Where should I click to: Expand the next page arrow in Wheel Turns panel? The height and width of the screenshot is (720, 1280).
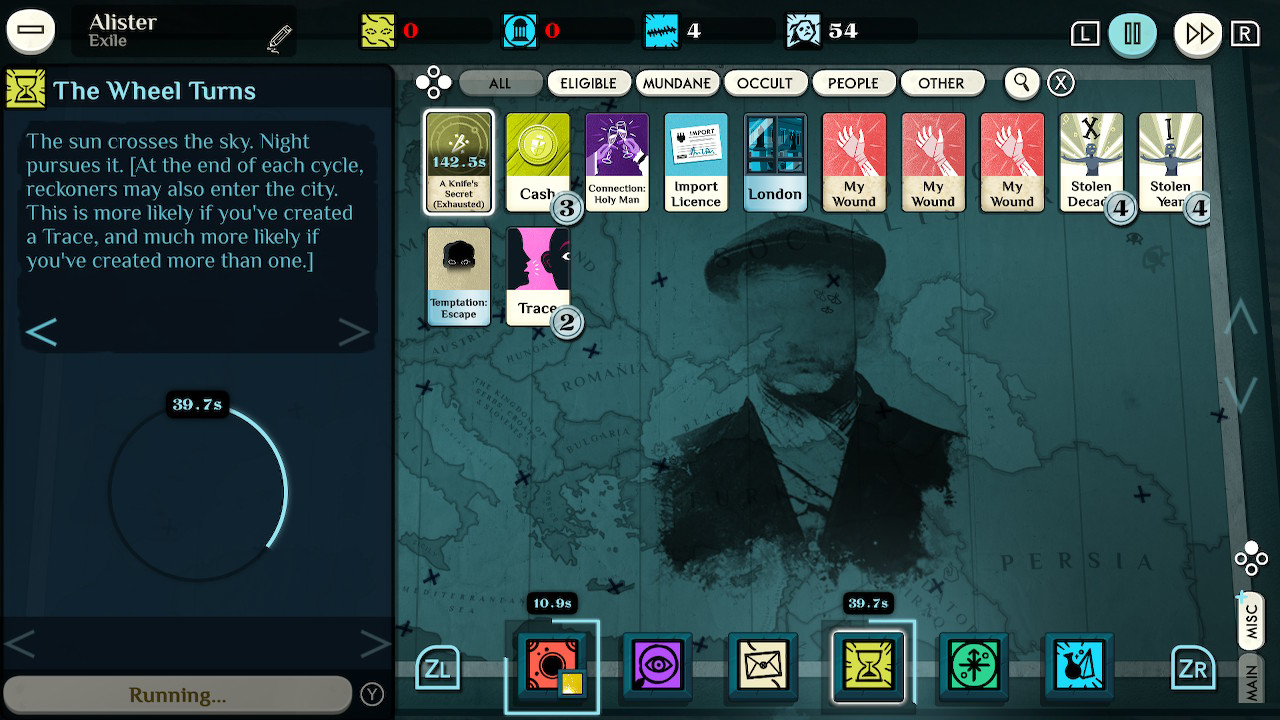click(355, 330)
